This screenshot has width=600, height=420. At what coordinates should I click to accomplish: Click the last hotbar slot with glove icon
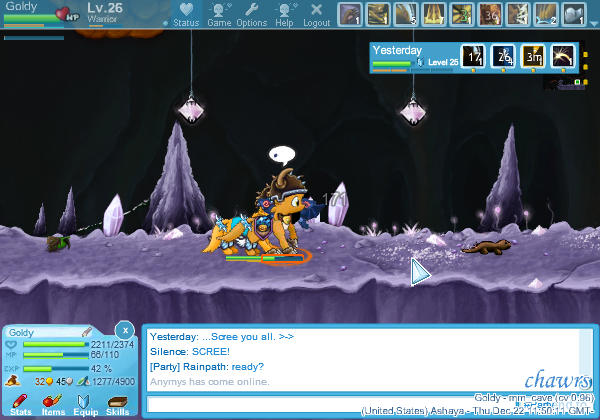click(574, 14)
